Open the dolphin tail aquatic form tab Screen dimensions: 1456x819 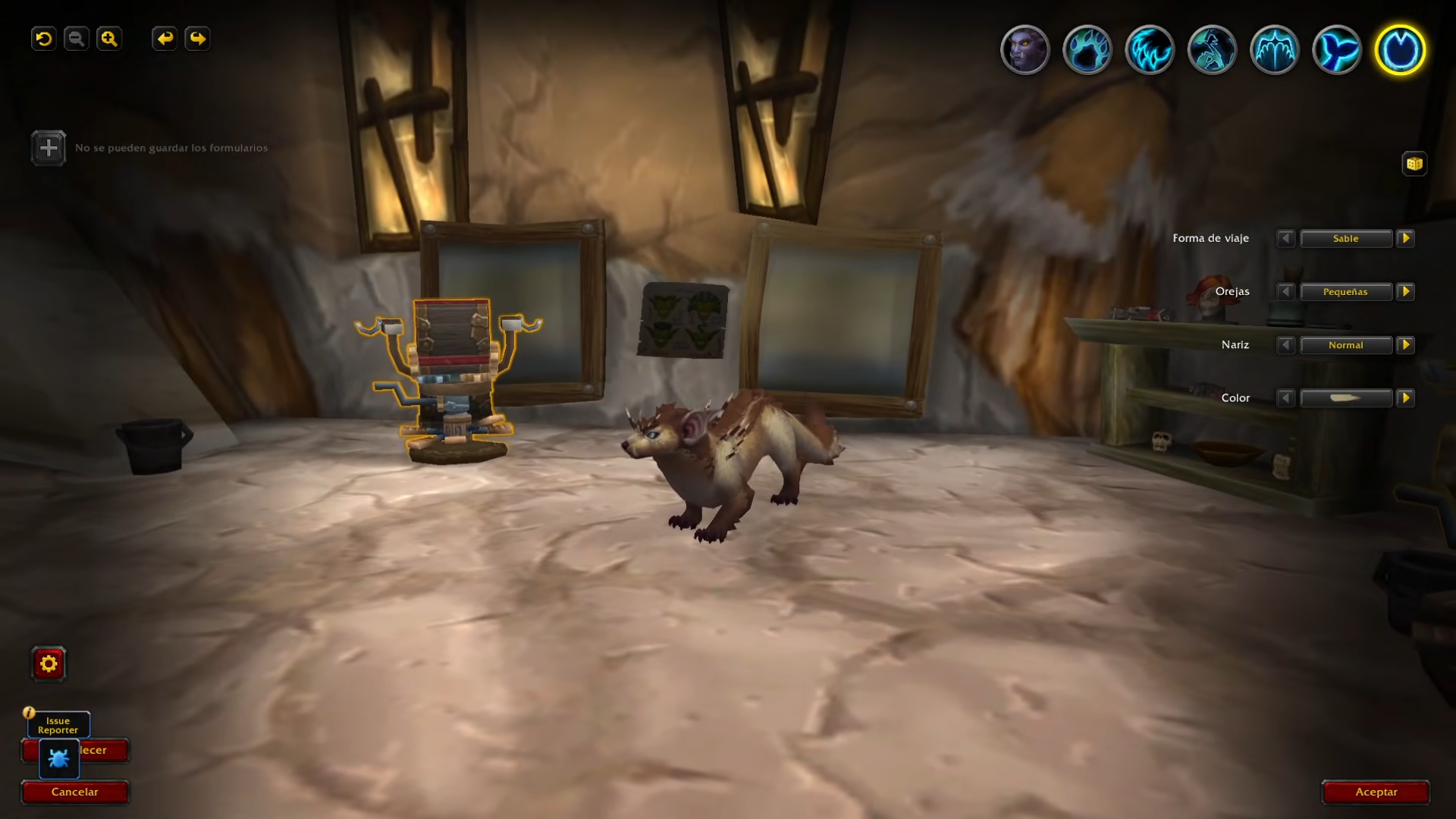click(x=1337, y=50)
